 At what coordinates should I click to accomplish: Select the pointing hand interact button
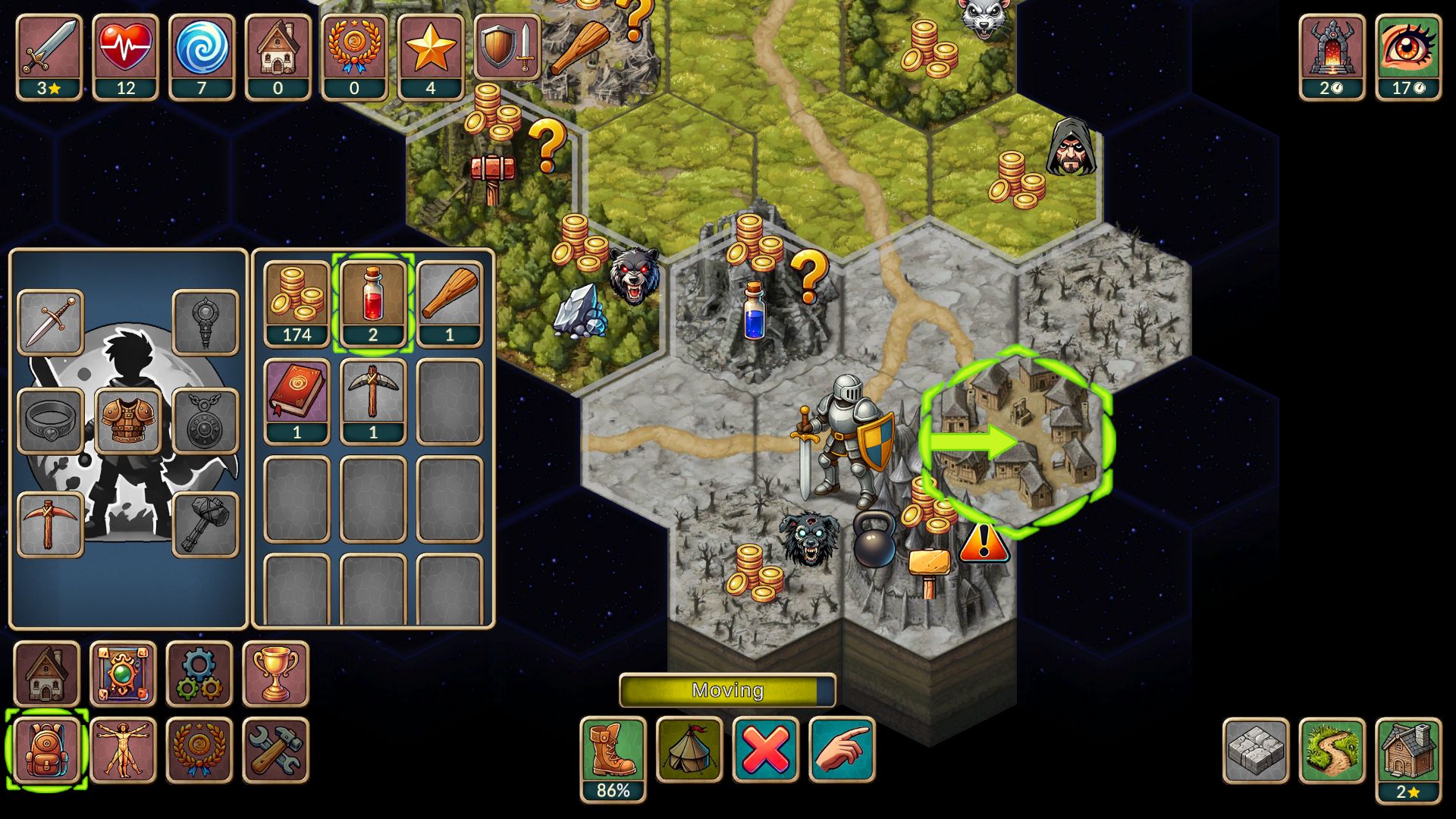(x=842, y=750)
